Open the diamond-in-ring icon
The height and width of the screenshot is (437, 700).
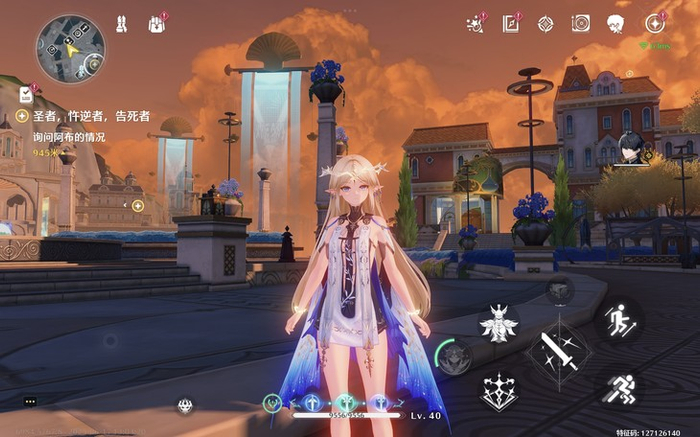(545, 22)
